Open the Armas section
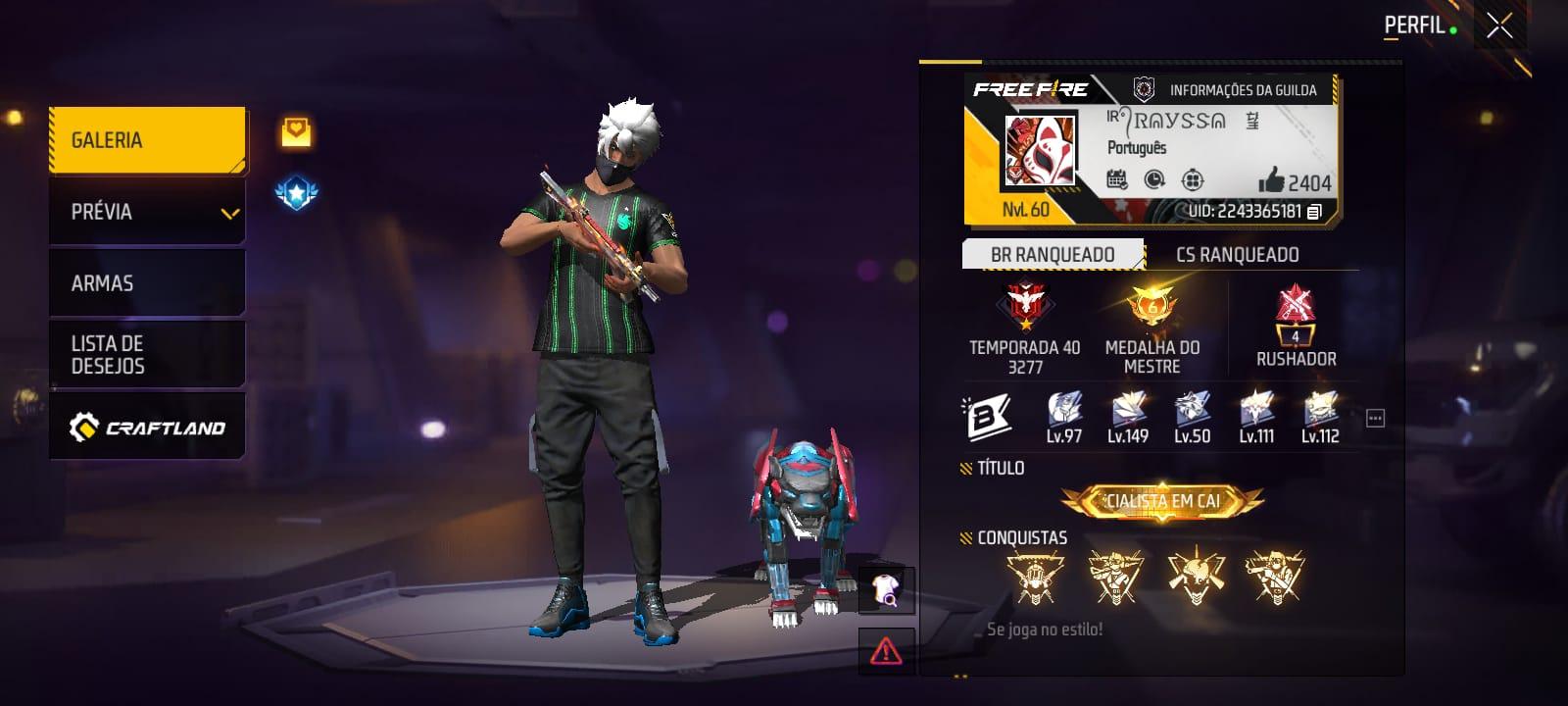This screenshot has height=706, width=1568. point(147,283)
